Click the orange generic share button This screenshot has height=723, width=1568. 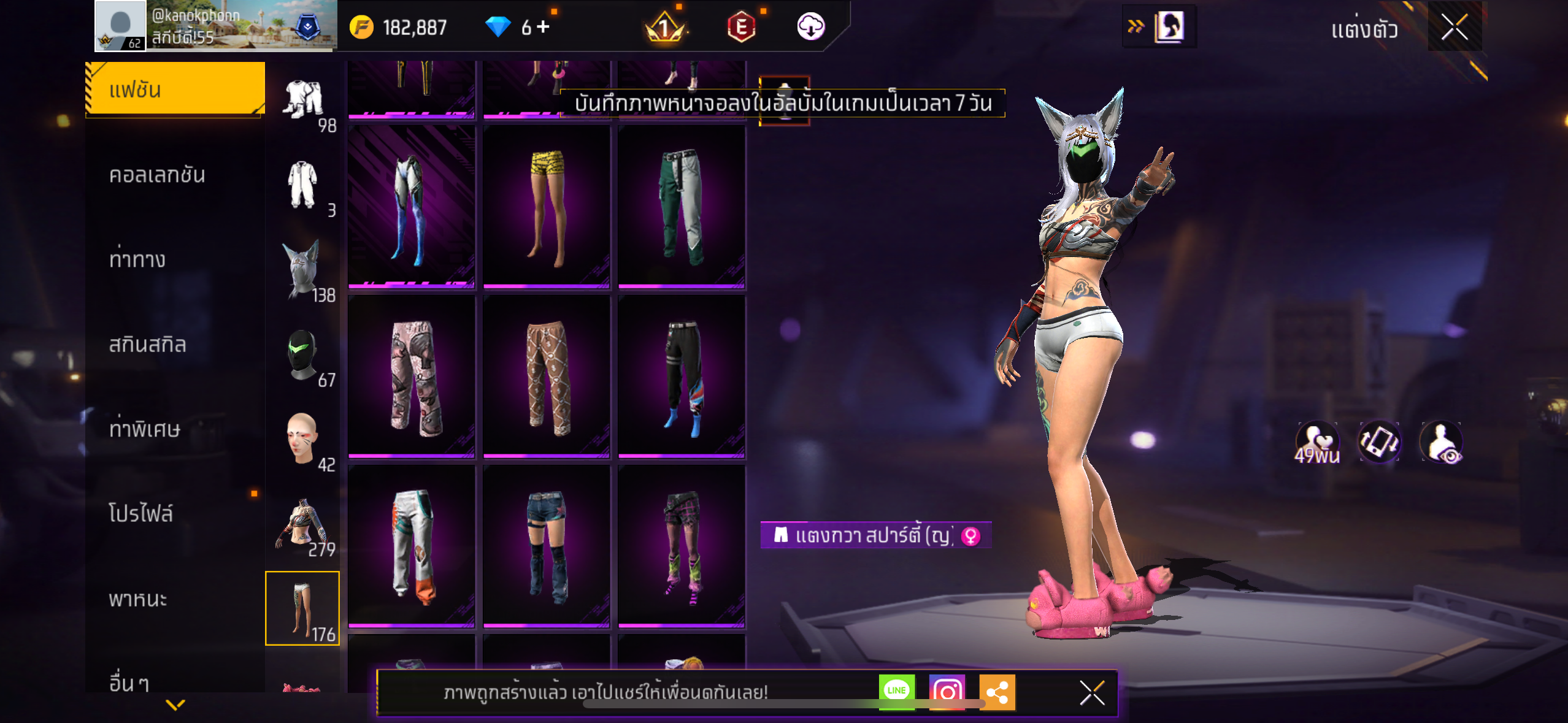coord(997,691)
